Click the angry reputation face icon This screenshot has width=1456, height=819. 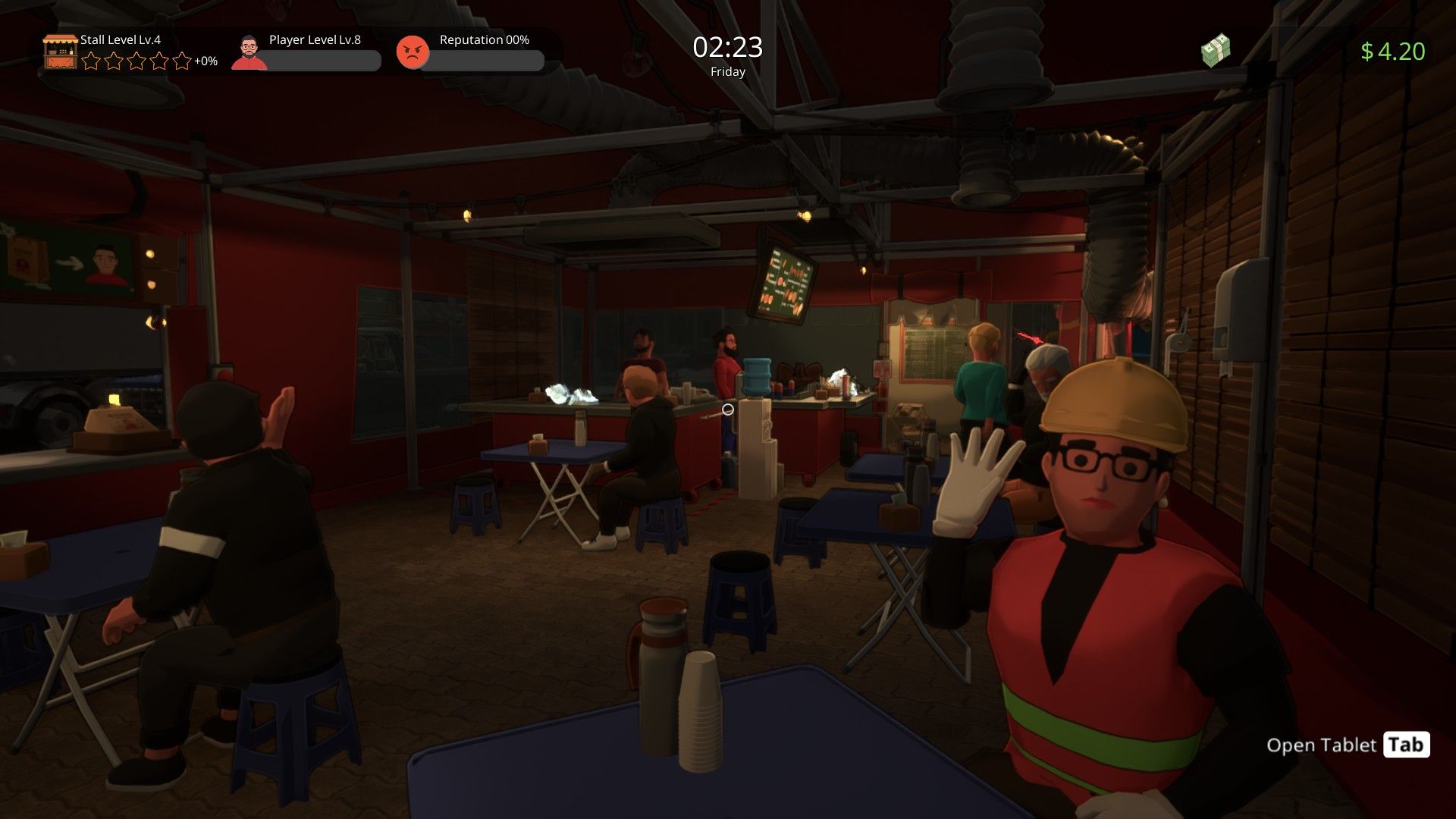(413, 52)
